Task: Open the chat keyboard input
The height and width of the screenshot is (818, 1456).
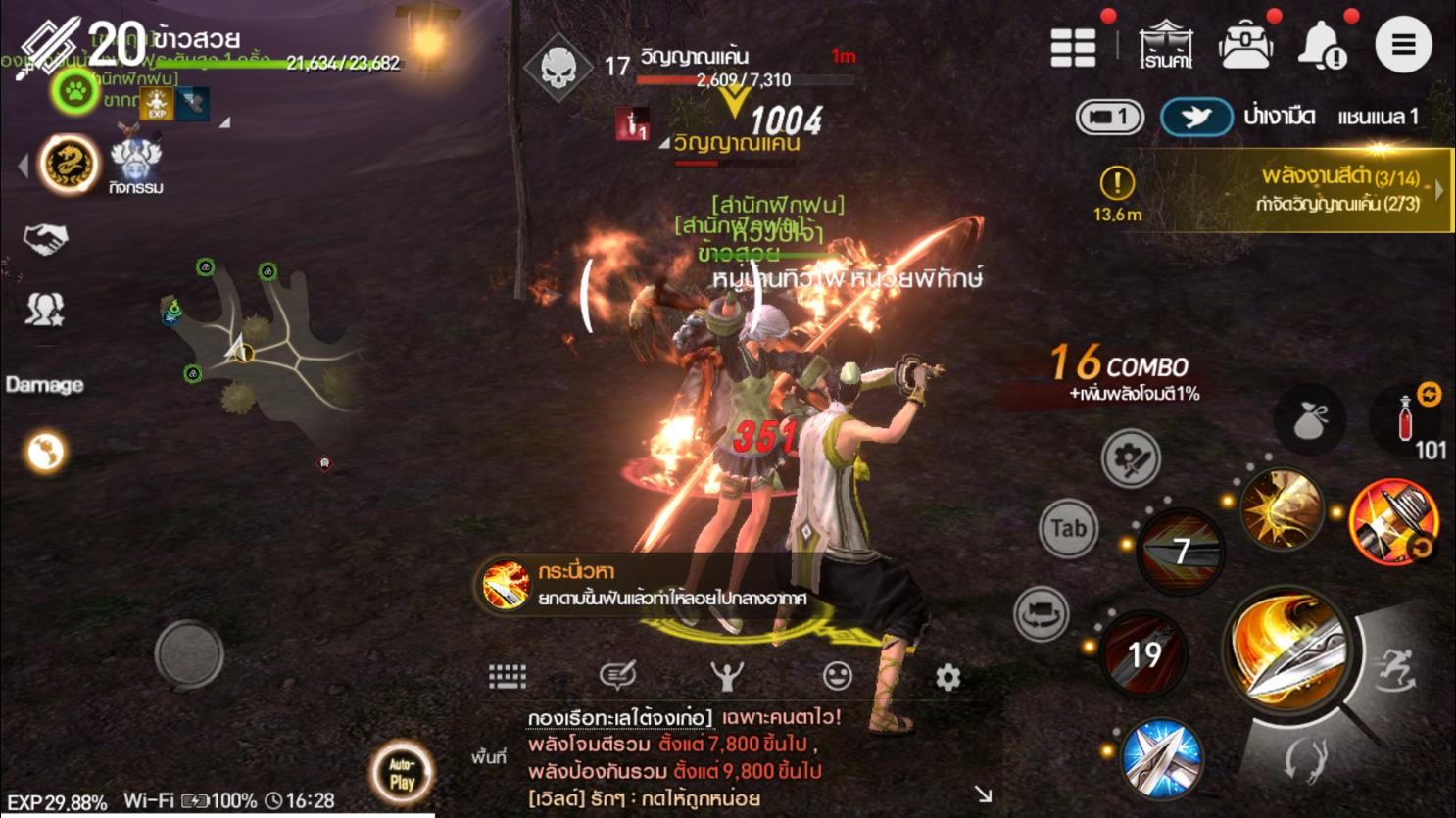Action: (x=508, y=676)
